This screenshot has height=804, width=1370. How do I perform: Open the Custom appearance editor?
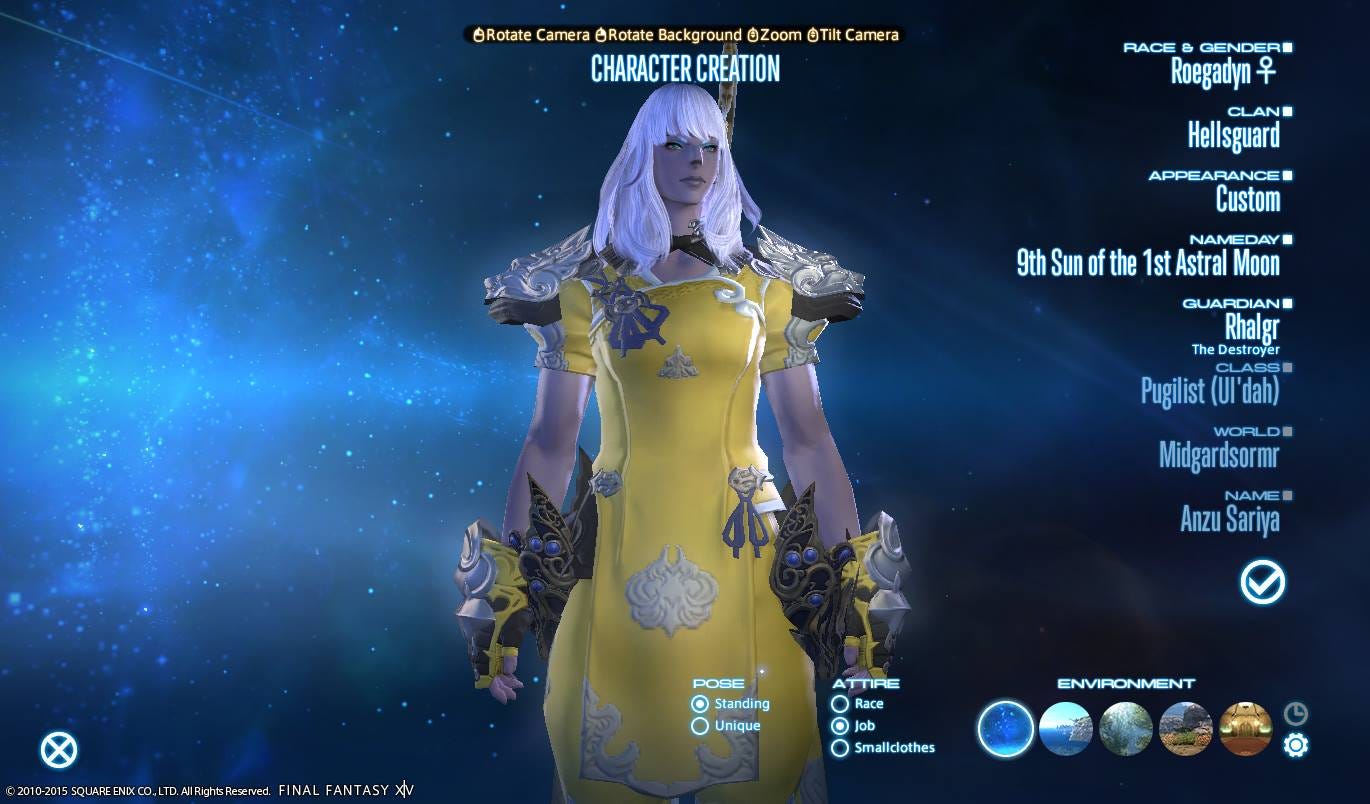click(1247, 198)
